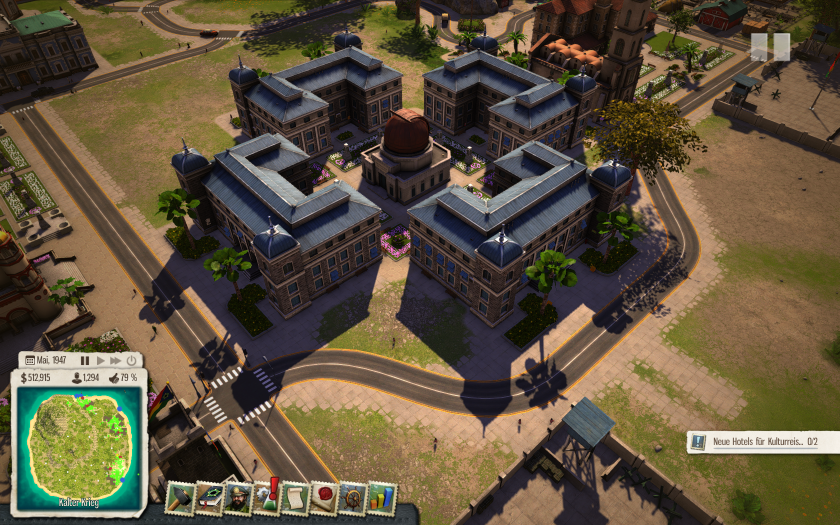
Task: Pause the game using speed controls
Action: click(x=85, y=360)
